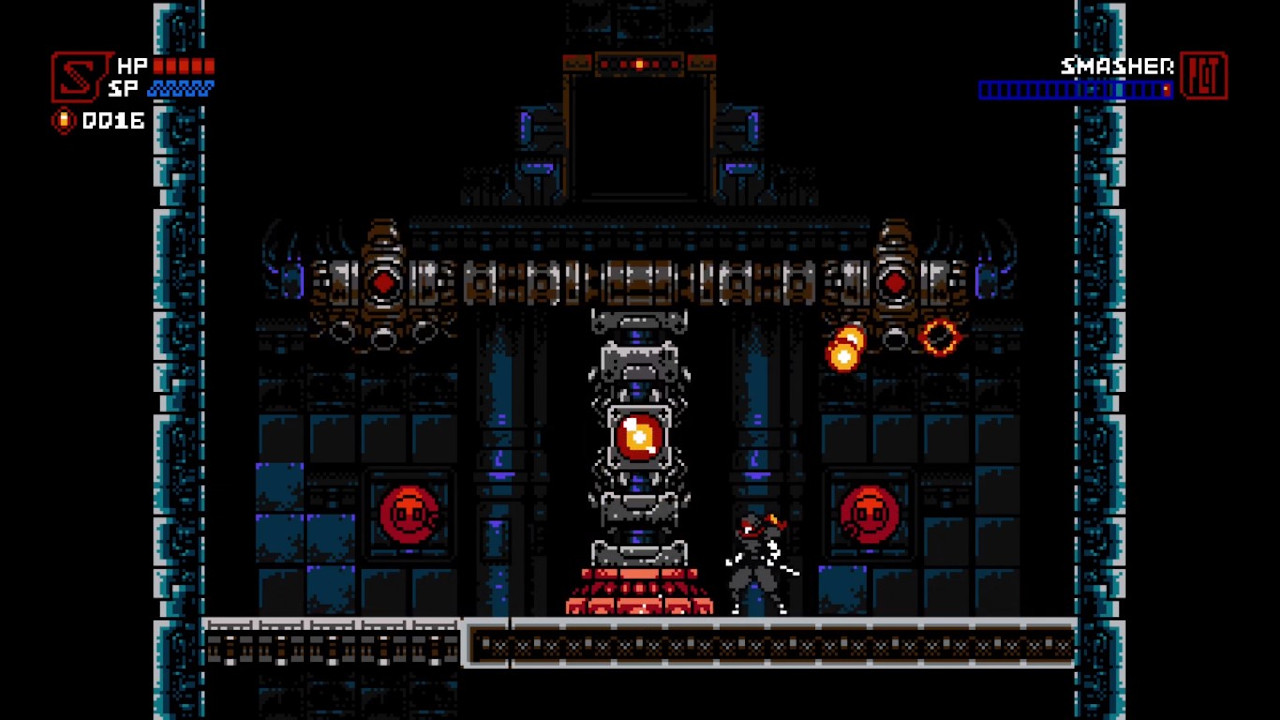Toggle the red switch panel on the right wall

click(870, 513)
